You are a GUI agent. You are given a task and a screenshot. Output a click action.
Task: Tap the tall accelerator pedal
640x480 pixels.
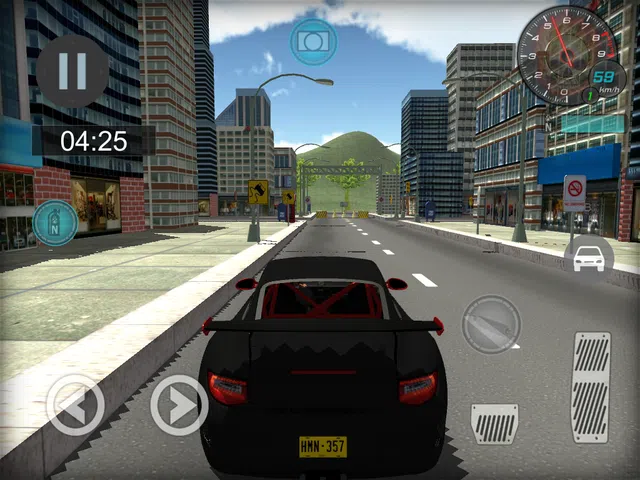click(591, 387)
